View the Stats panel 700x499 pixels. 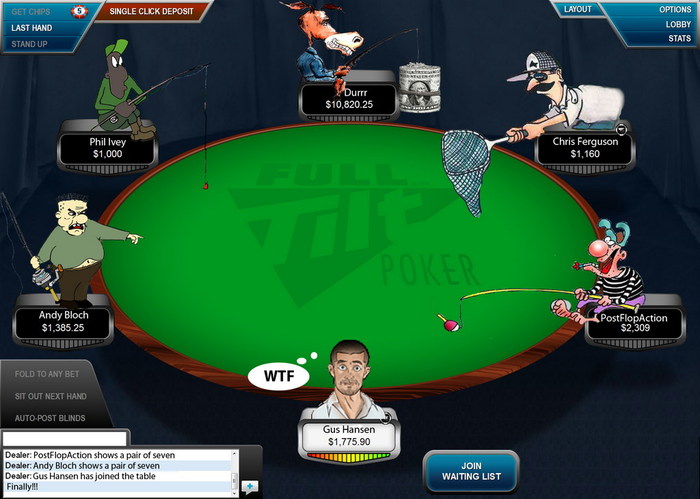pyautogui.click(x=679, y=39)
